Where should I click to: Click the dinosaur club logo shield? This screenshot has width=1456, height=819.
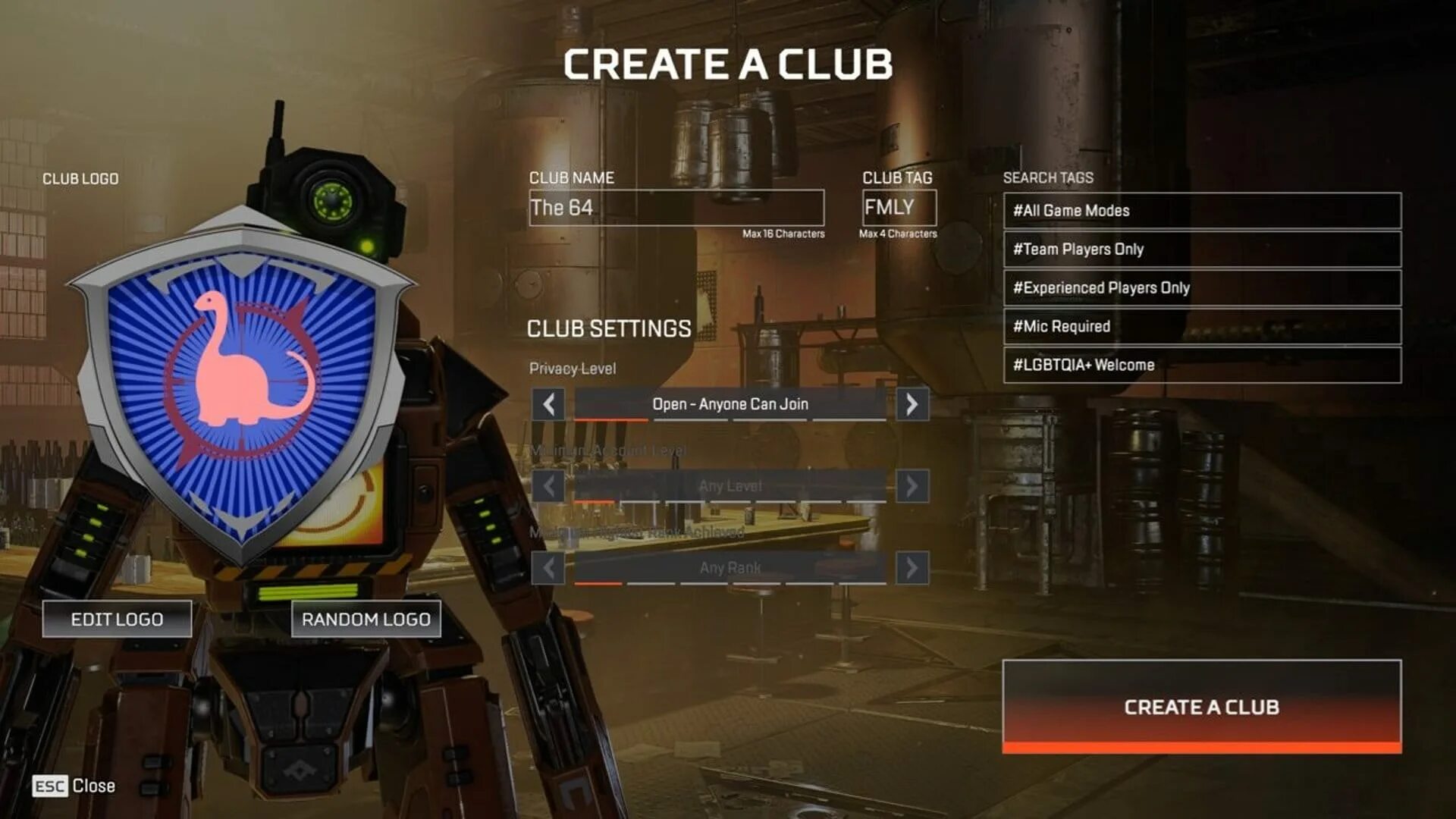click(x=243, y=379)
